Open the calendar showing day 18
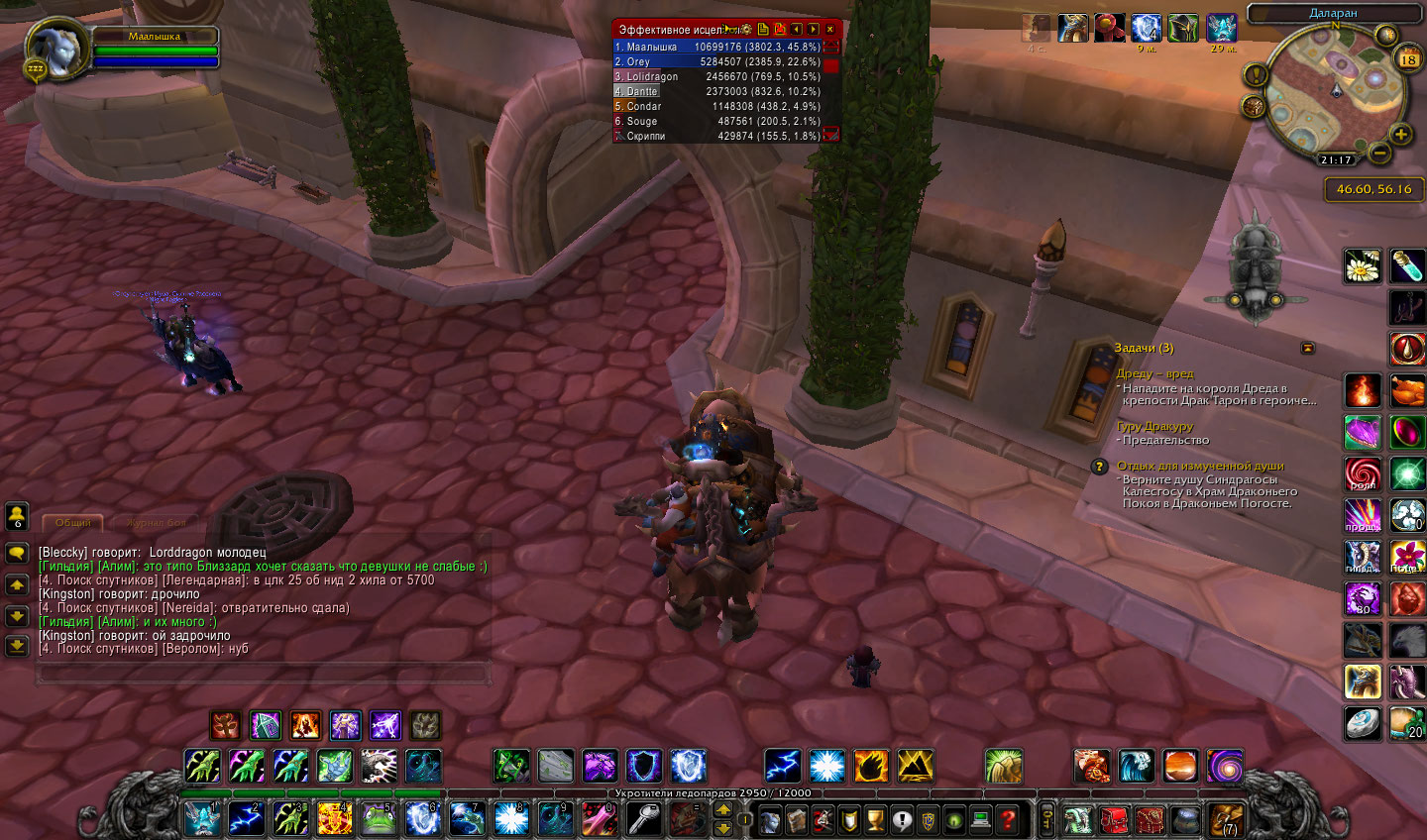 coord(1407,59)
